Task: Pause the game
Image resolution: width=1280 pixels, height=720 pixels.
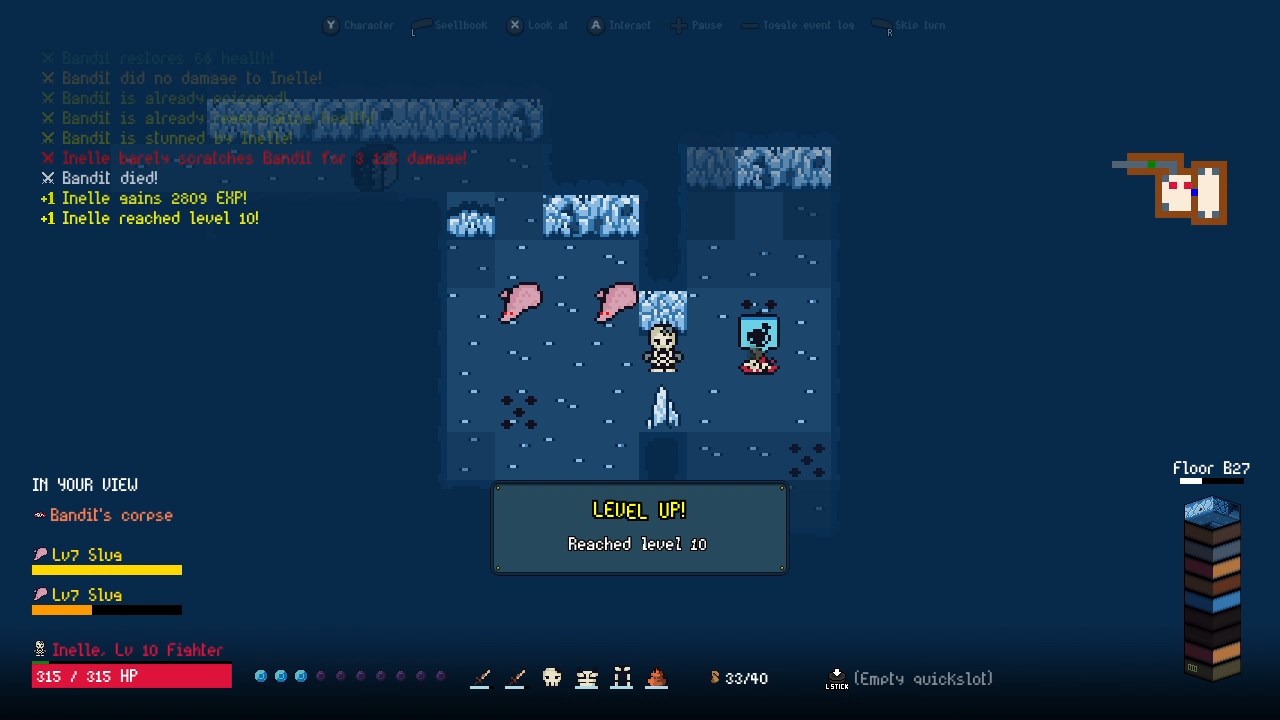Action: [x=696, y=25]
